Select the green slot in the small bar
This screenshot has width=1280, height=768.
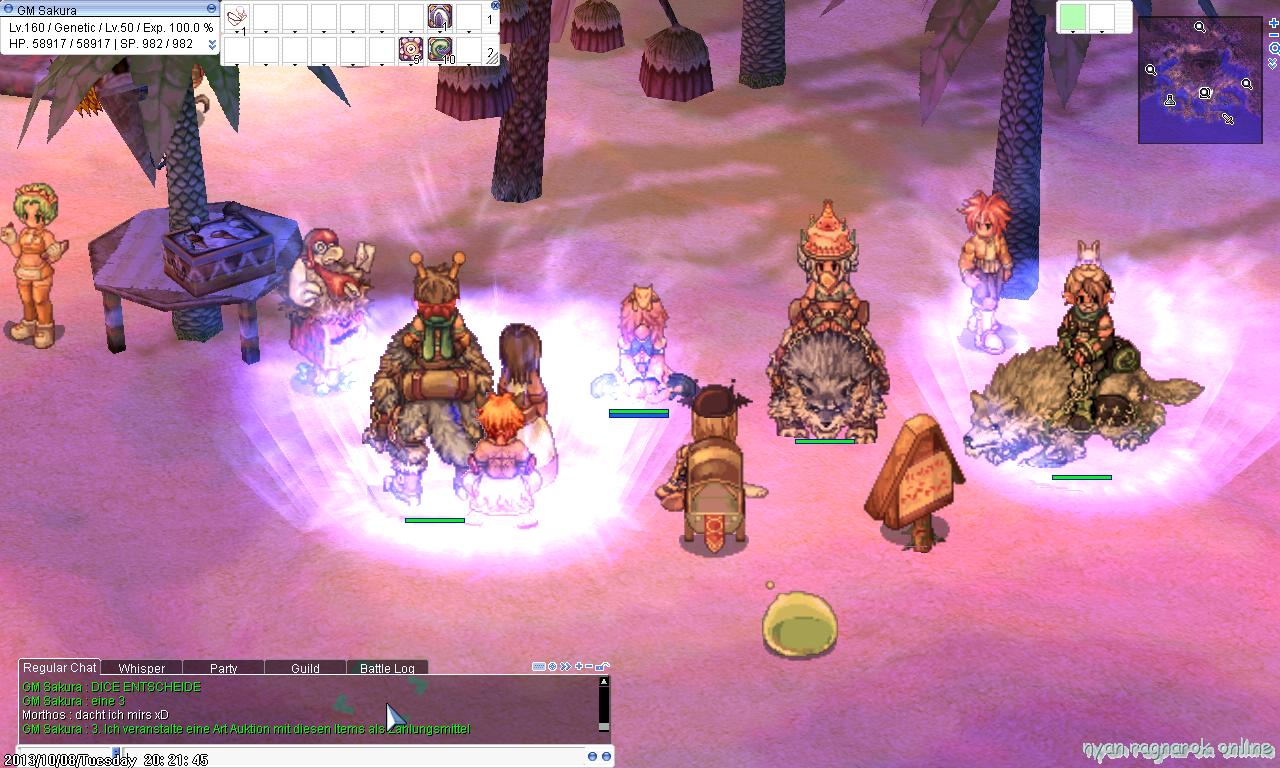point(1072,18)
